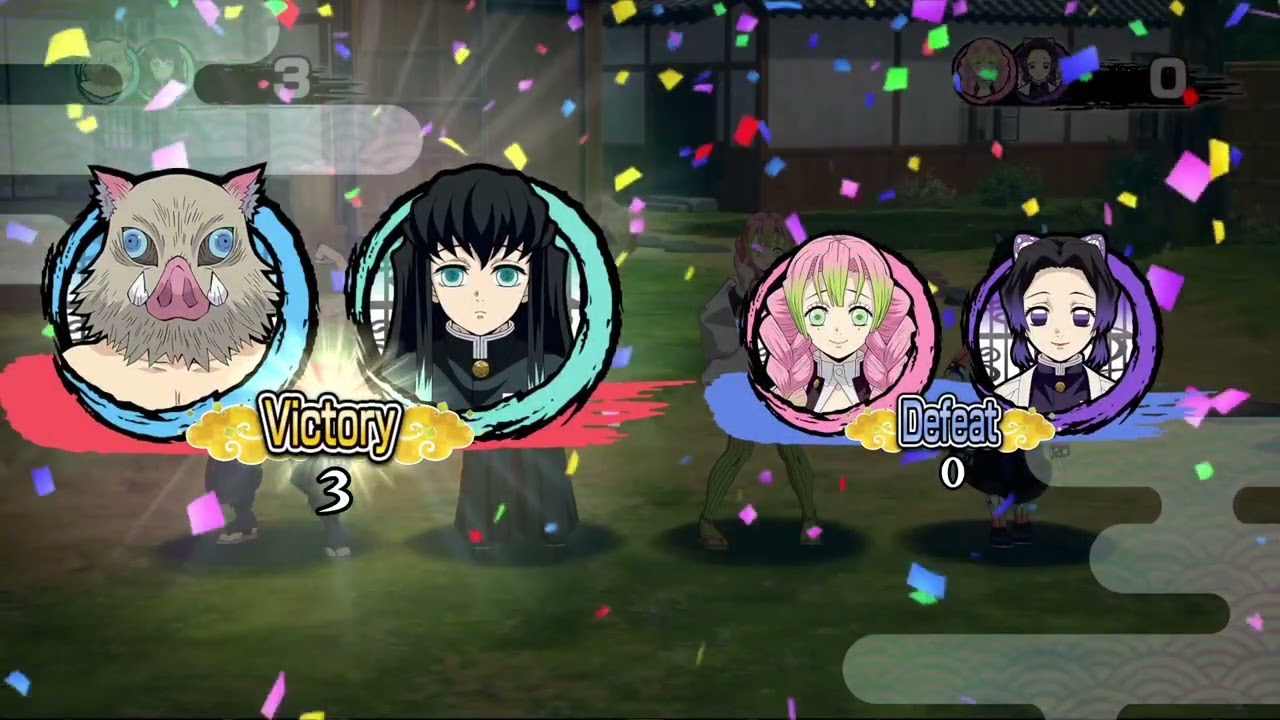Click the cloud emblem left of Defeat banner
Image resolution: width=1280 pixels, height=720 pixels.
coord(875,425)
